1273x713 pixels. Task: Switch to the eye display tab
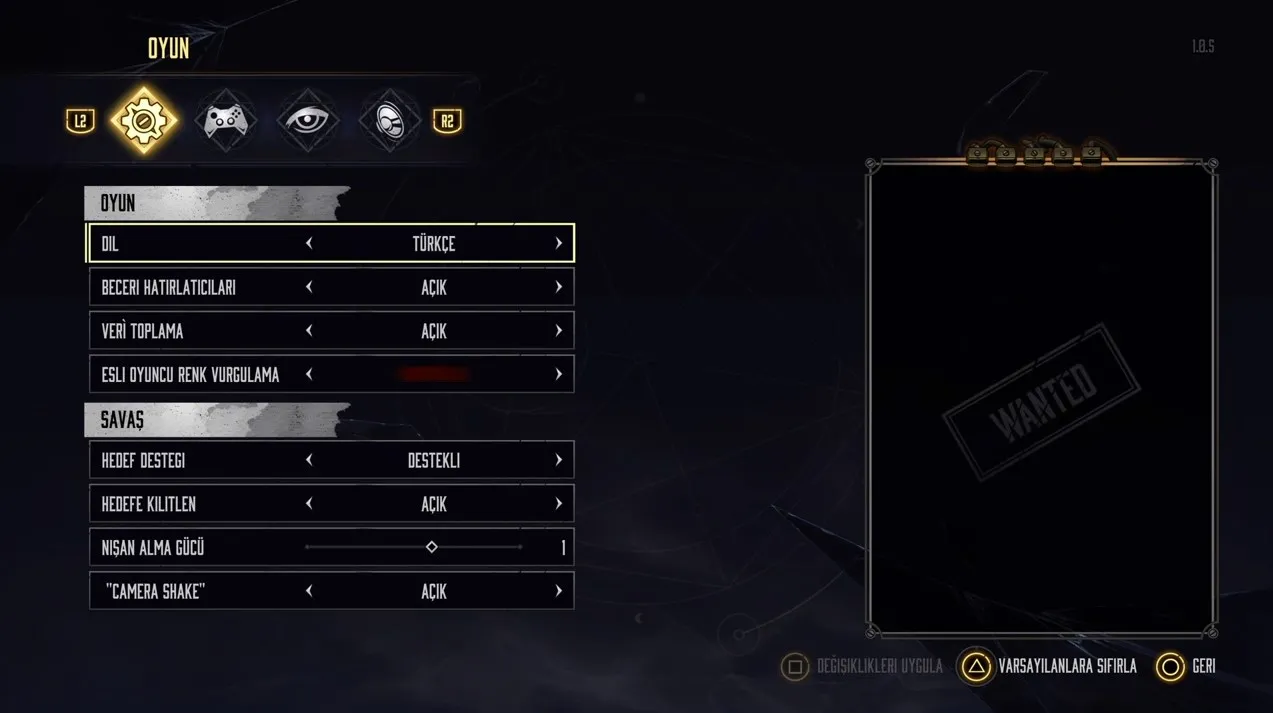pyautogui.click(x=307, y=121)
